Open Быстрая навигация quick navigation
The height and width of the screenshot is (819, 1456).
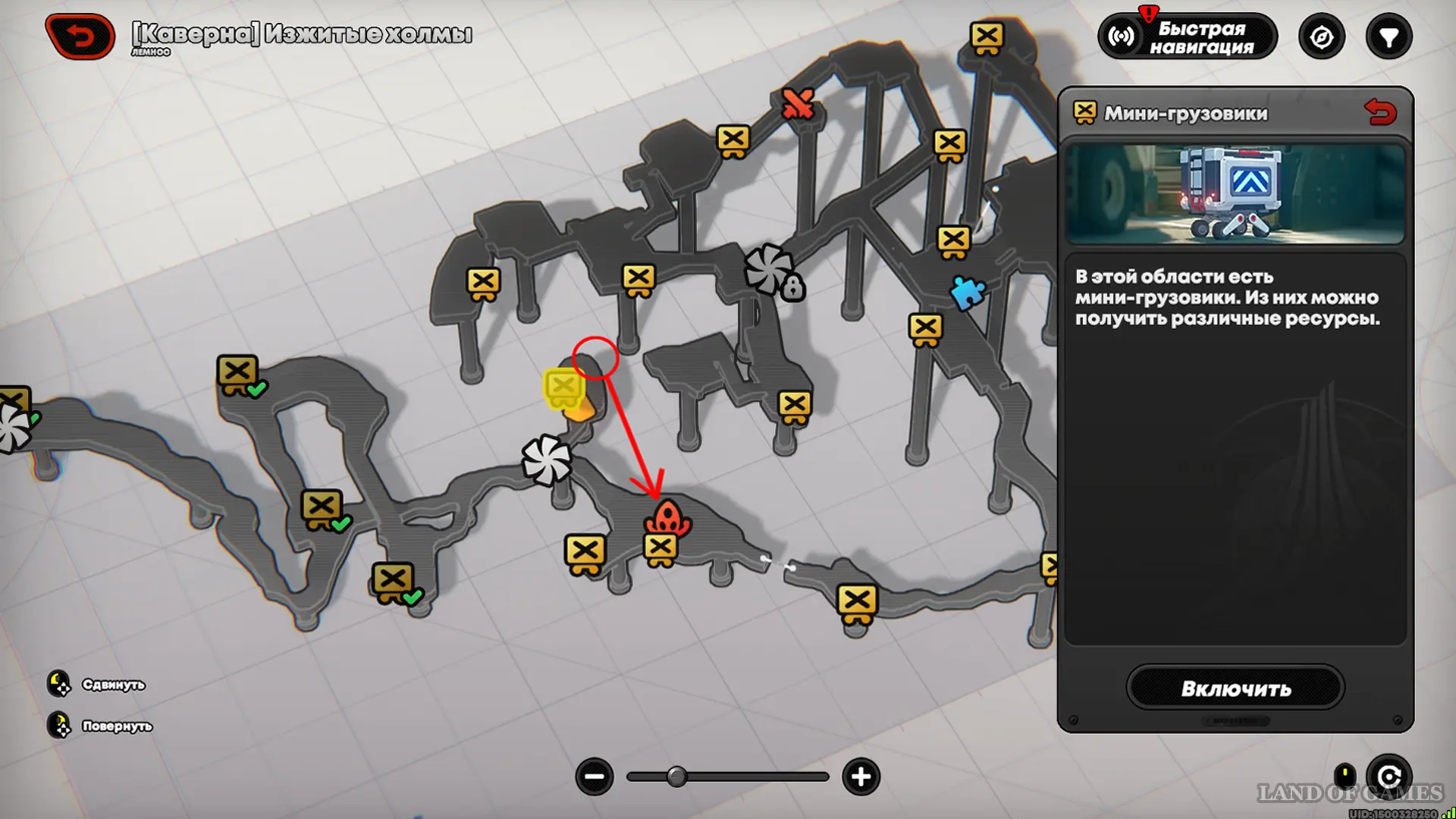tap(1187, 36)
